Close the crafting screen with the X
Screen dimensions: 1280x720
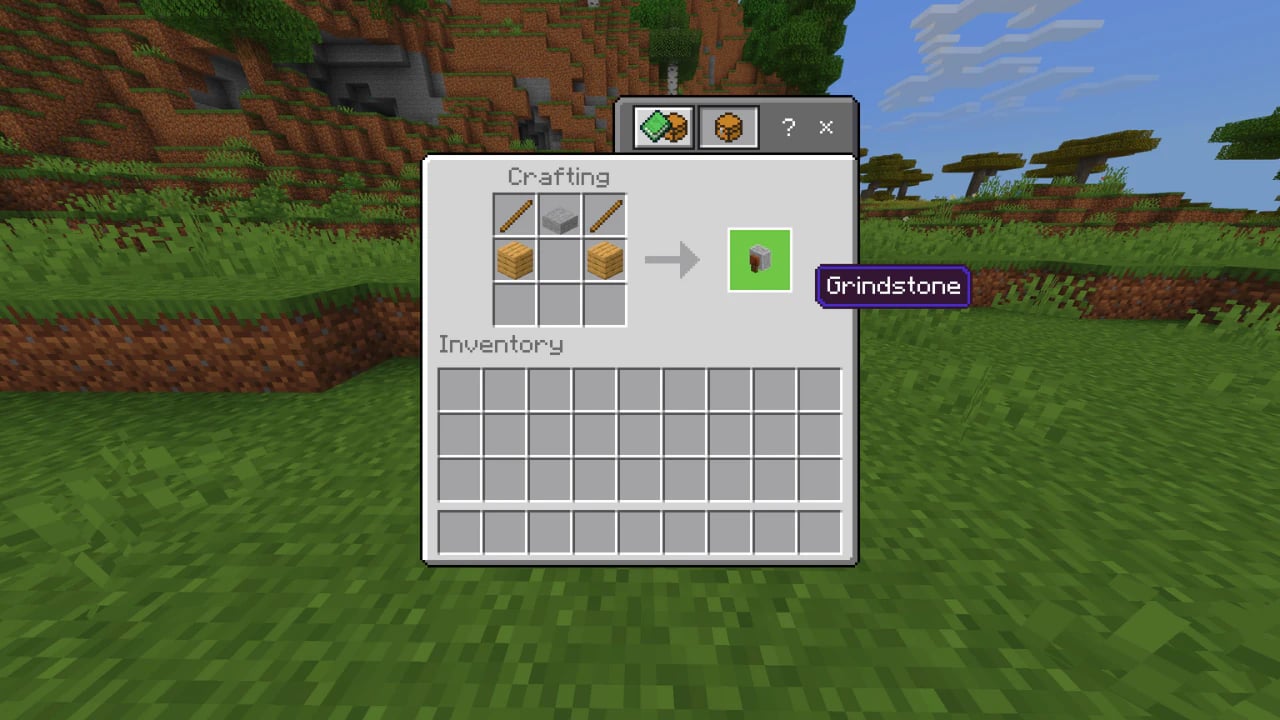point(826,128)
